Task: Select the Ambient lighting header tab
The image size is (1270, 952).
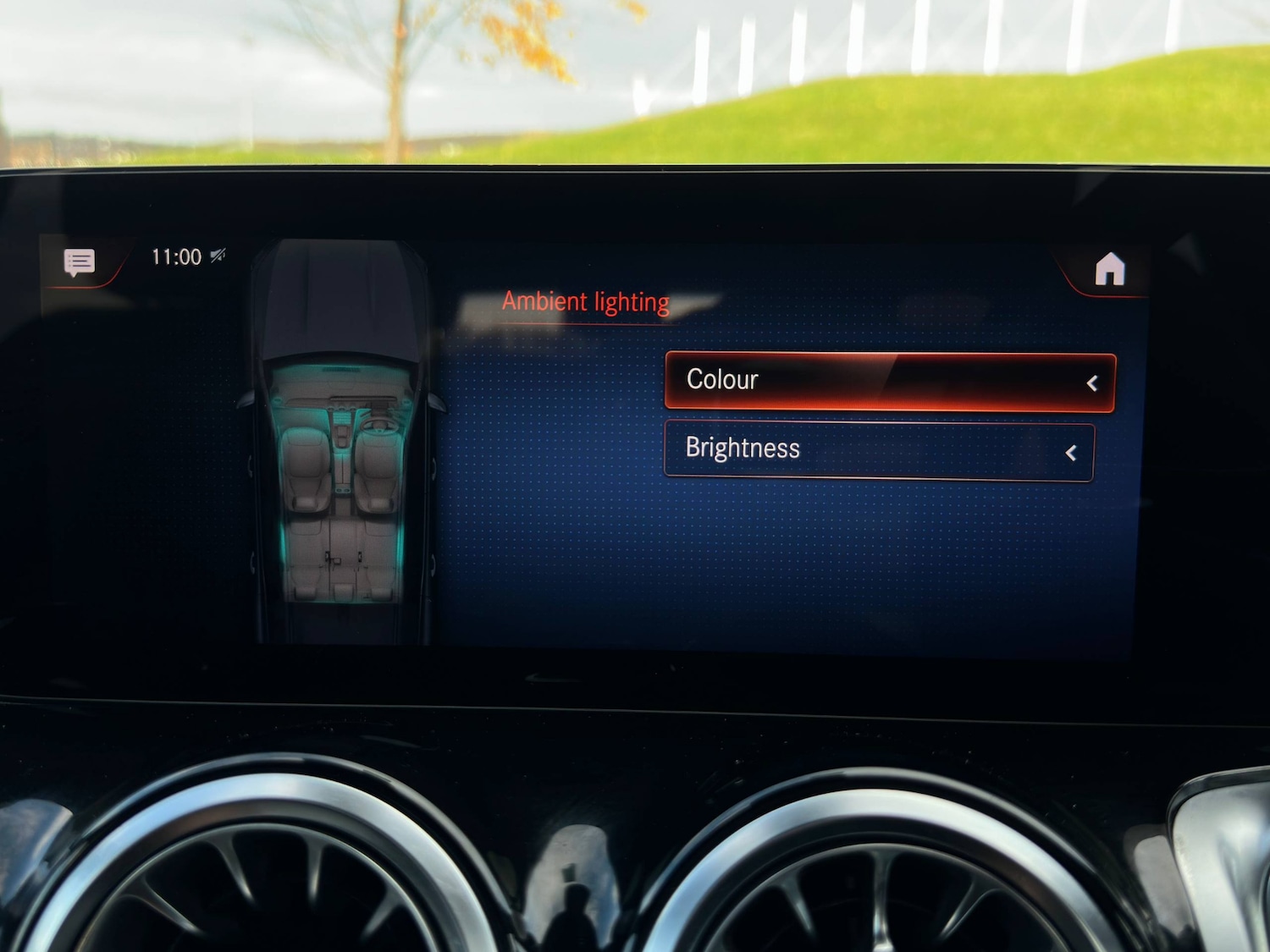Action: (587, 301)
